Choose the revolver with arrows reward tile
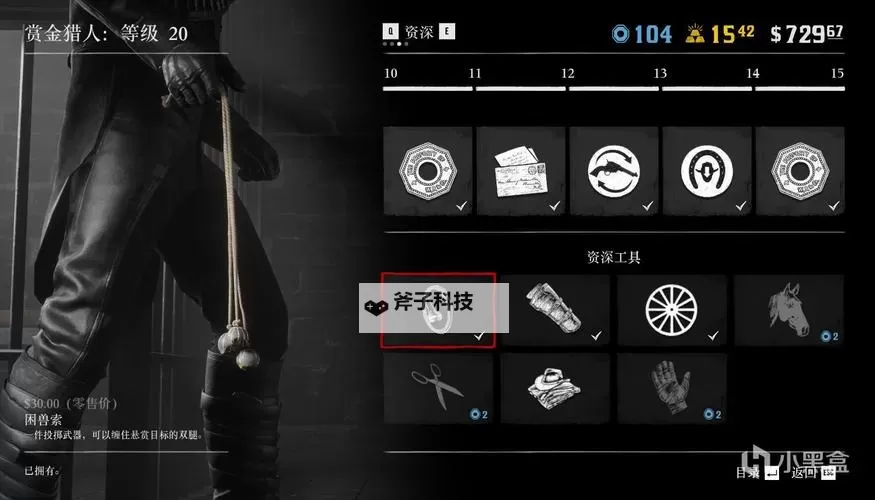This screenshot has width=875, height=500. point(615,170)
